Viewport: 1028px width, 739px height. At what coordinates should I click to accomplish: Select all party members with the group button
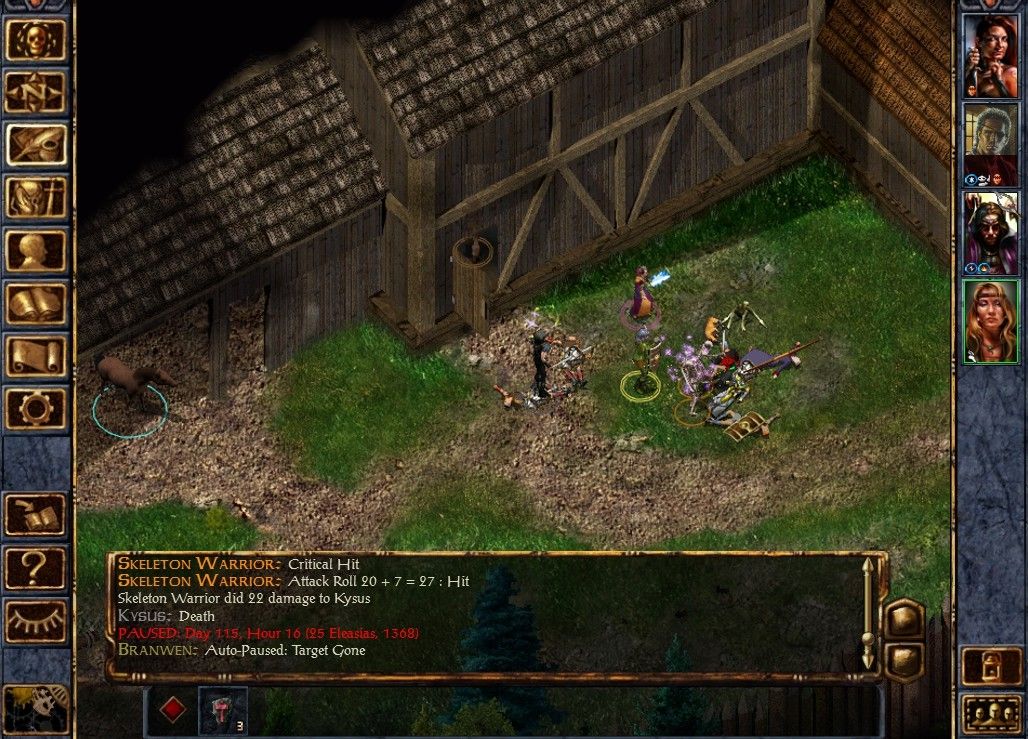click(x=990, y=713)
